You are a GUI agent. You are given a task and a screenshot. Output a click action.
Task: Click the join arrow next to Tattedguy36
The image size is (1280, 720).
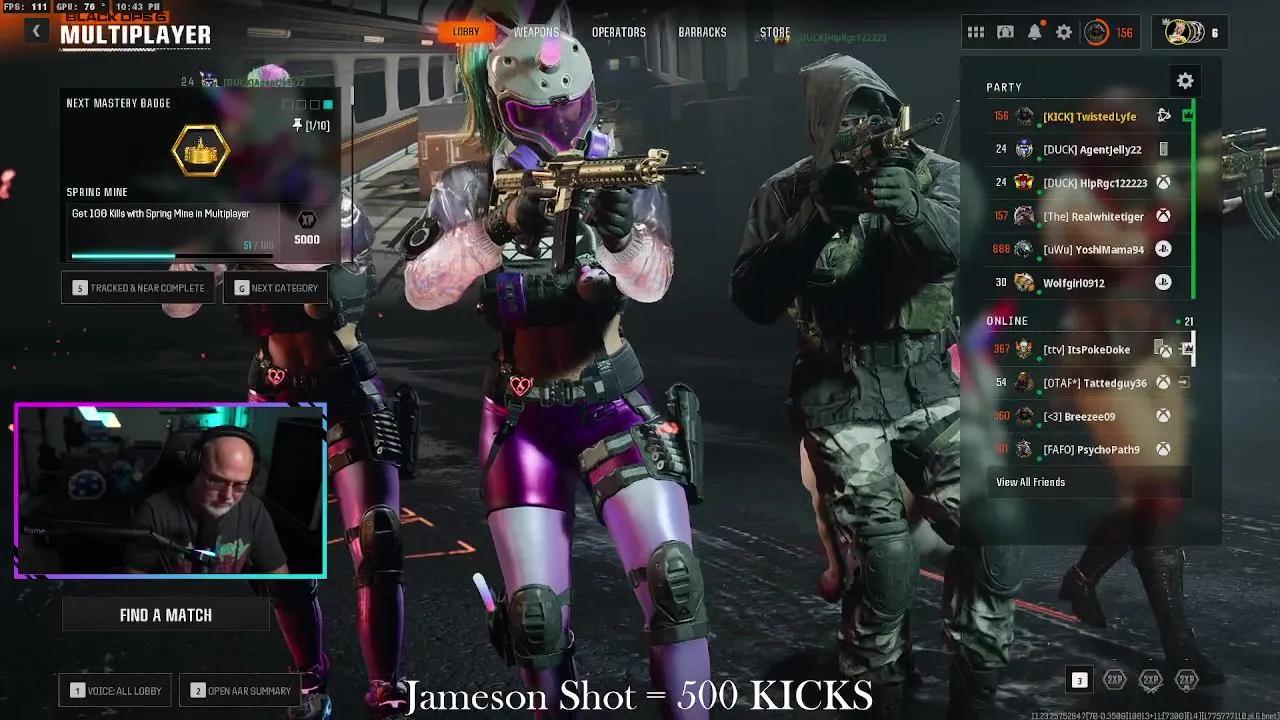pos(1182,382)
